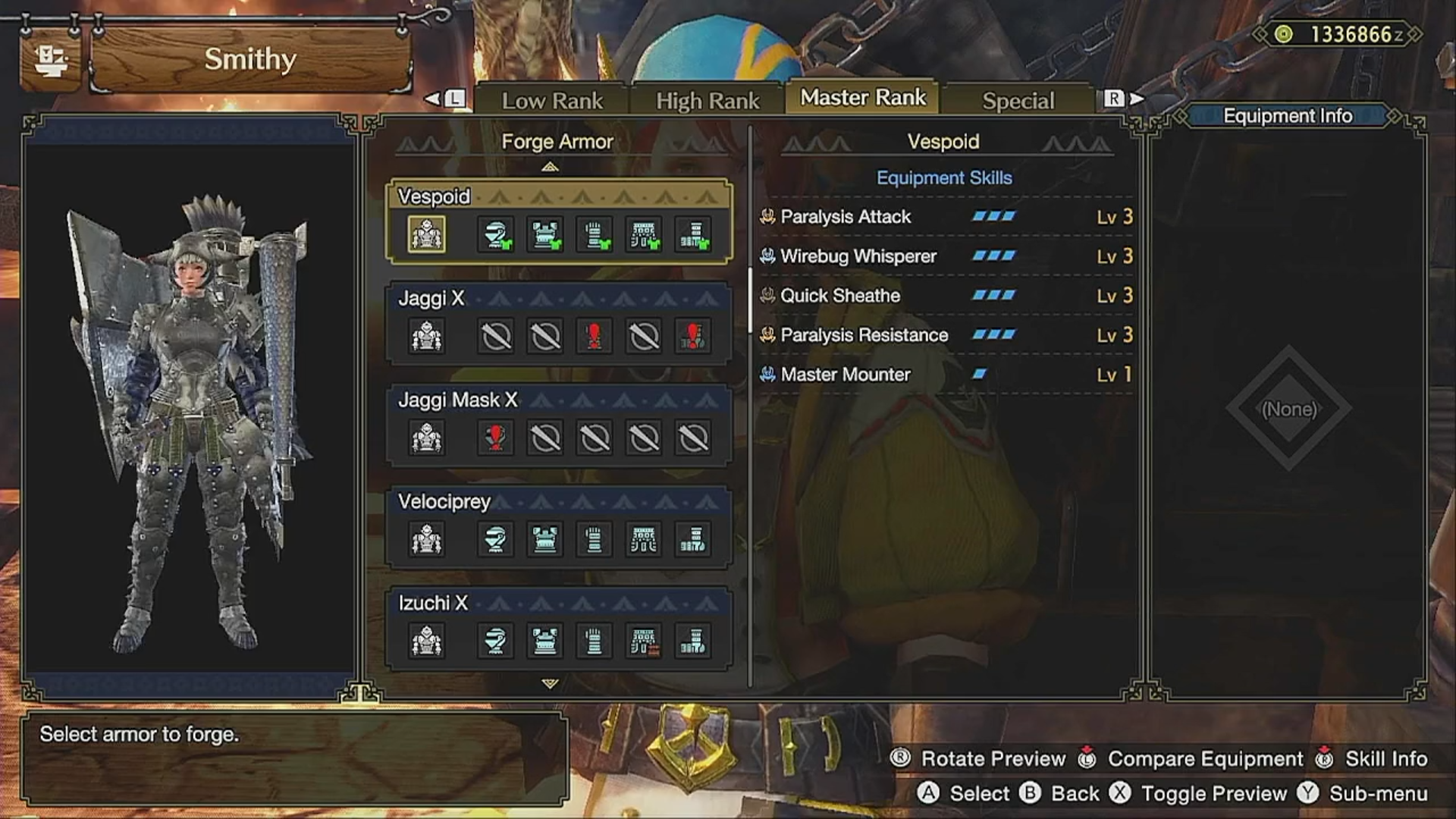Viewport: 1456px width, 819px height.
Task: Choose the Izuchi X helmet icon
Action: click(496, 642)
